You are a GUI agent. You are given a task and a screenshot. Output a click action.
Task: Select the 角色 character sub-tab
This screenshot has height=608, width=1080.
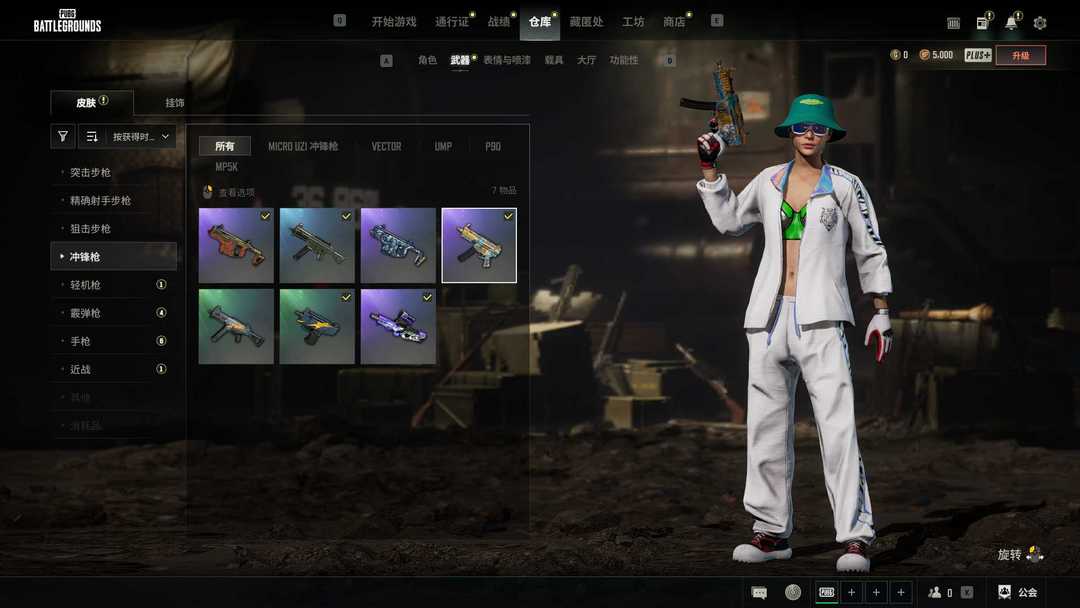(x=427, y=60)
